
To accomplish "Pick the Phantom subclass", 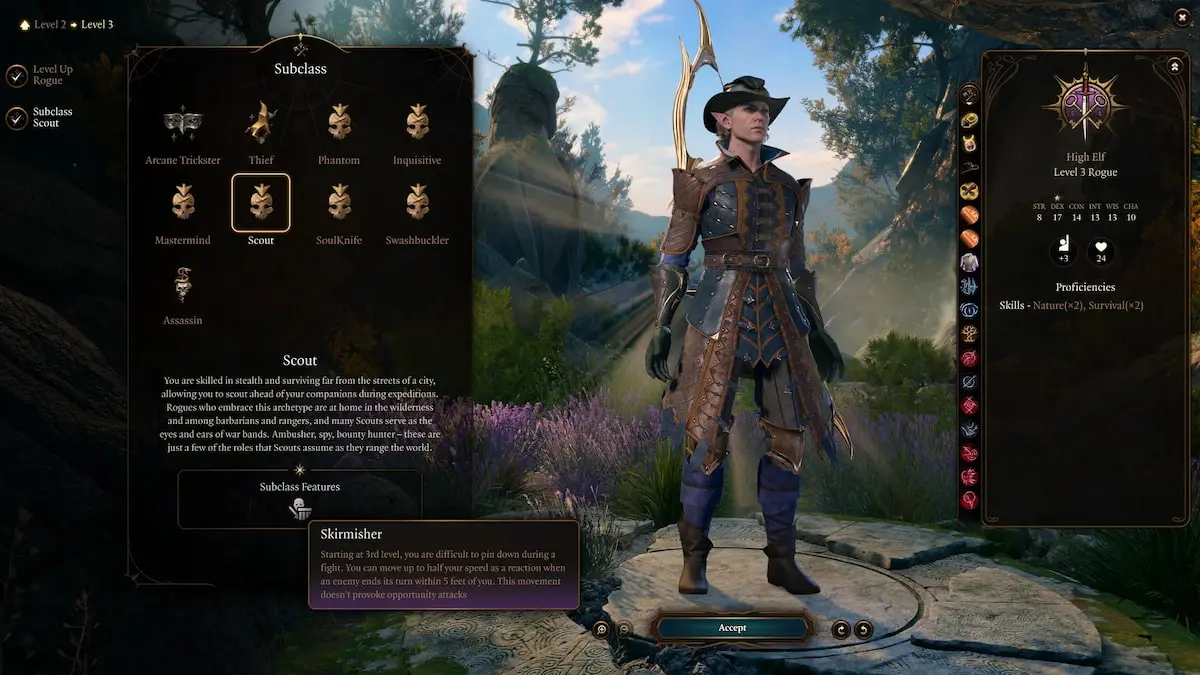I will 339,123.
